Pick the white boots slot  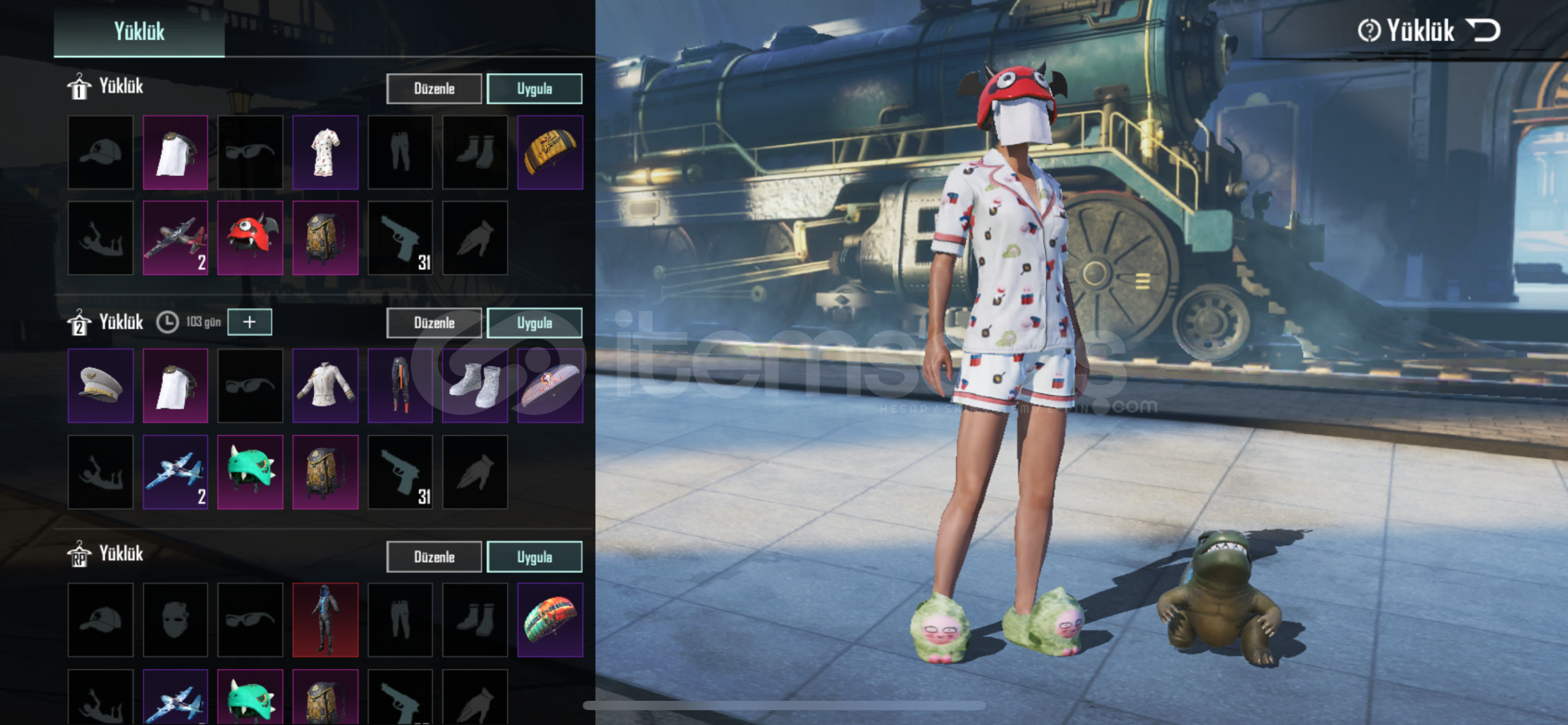click(475, 386)
